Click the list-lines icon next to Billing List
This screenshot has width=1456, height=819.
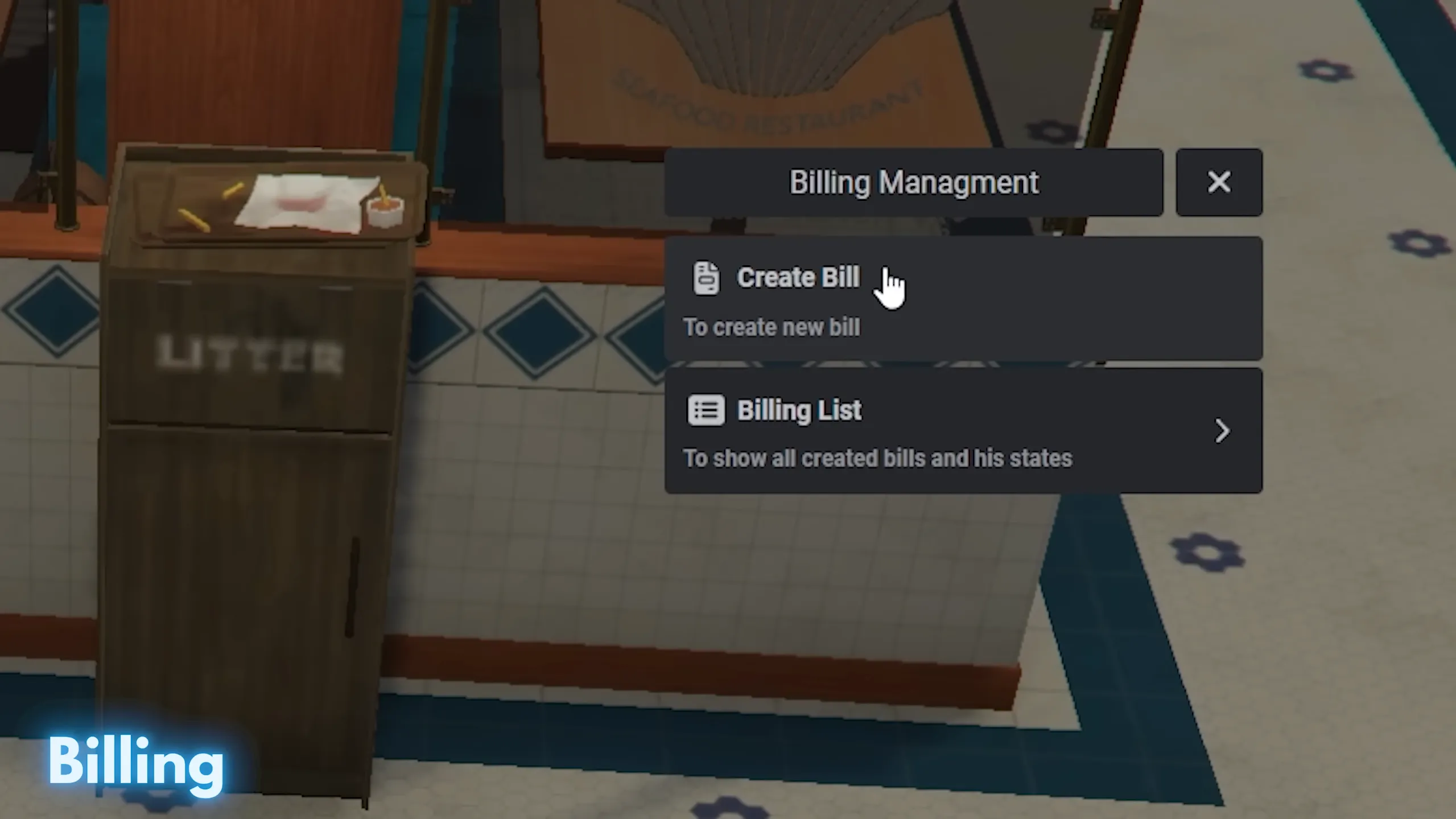coord(706,410)
